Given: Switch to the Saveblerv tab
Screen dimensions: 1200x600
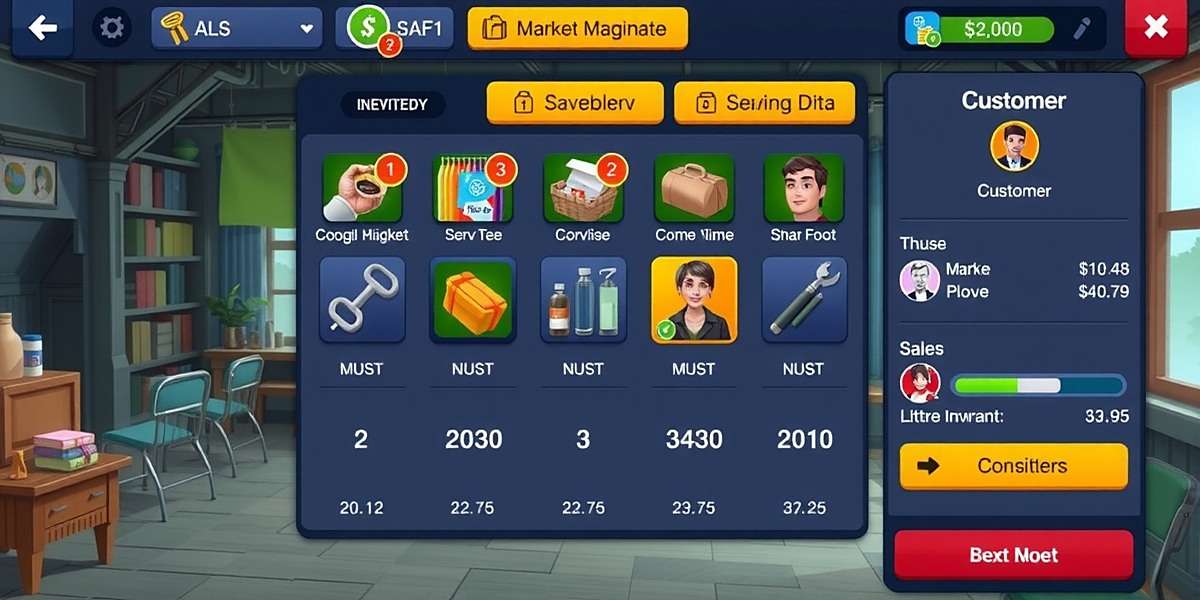Looking at the screenshot, I should 575,102.
